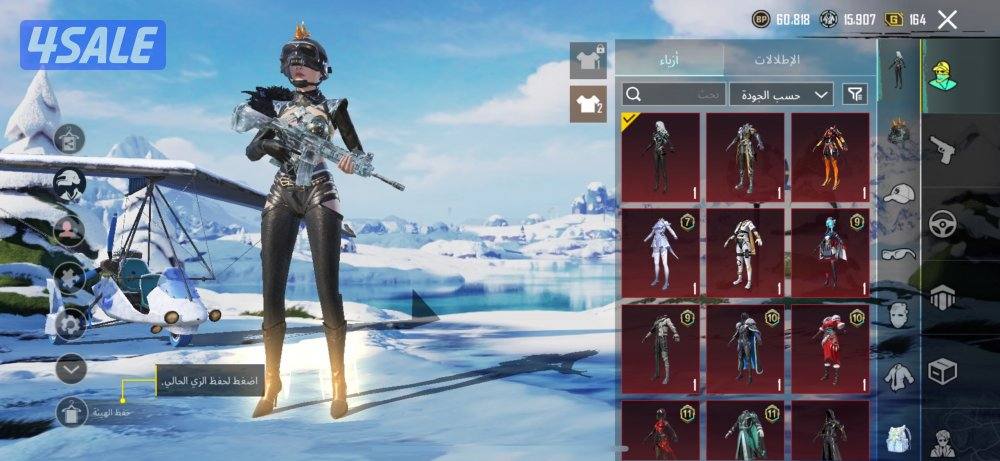Show the glasses subcategory
This screenshot has height=461, width=1000.
tap(899, 254)
